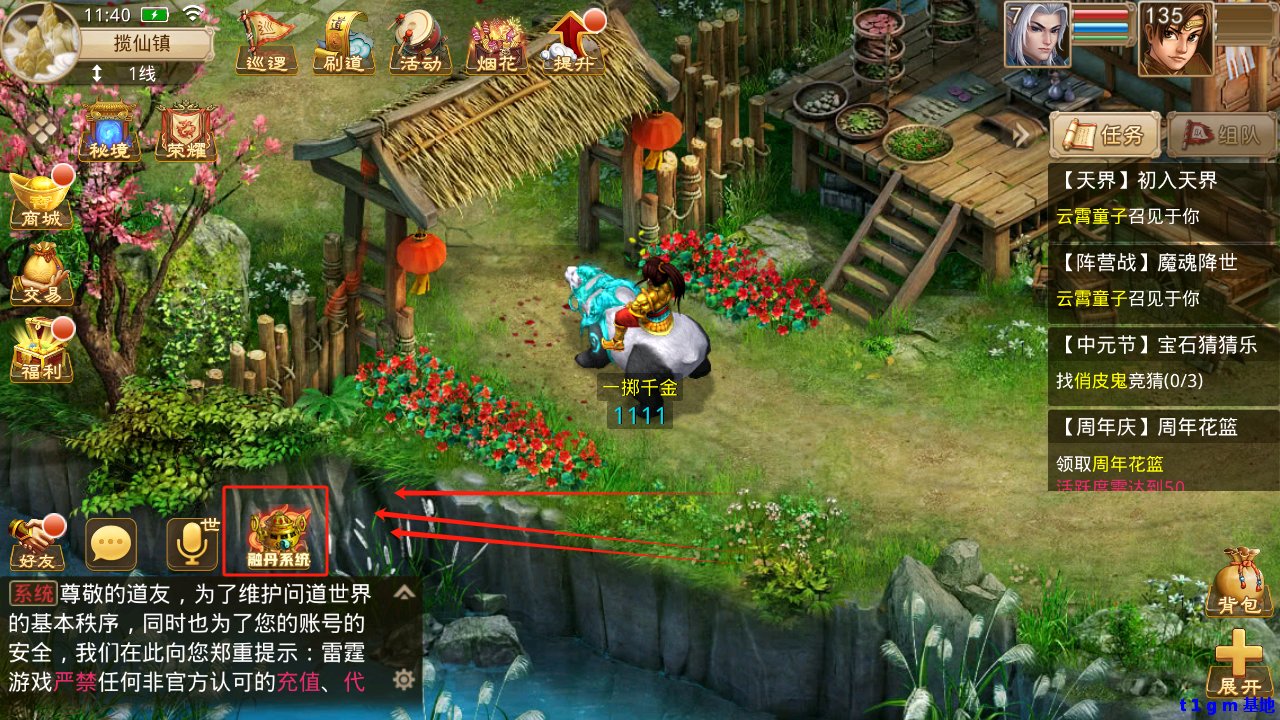Open the 烟花 fireworks icon

pyautogui.click(x=497, y=44)
